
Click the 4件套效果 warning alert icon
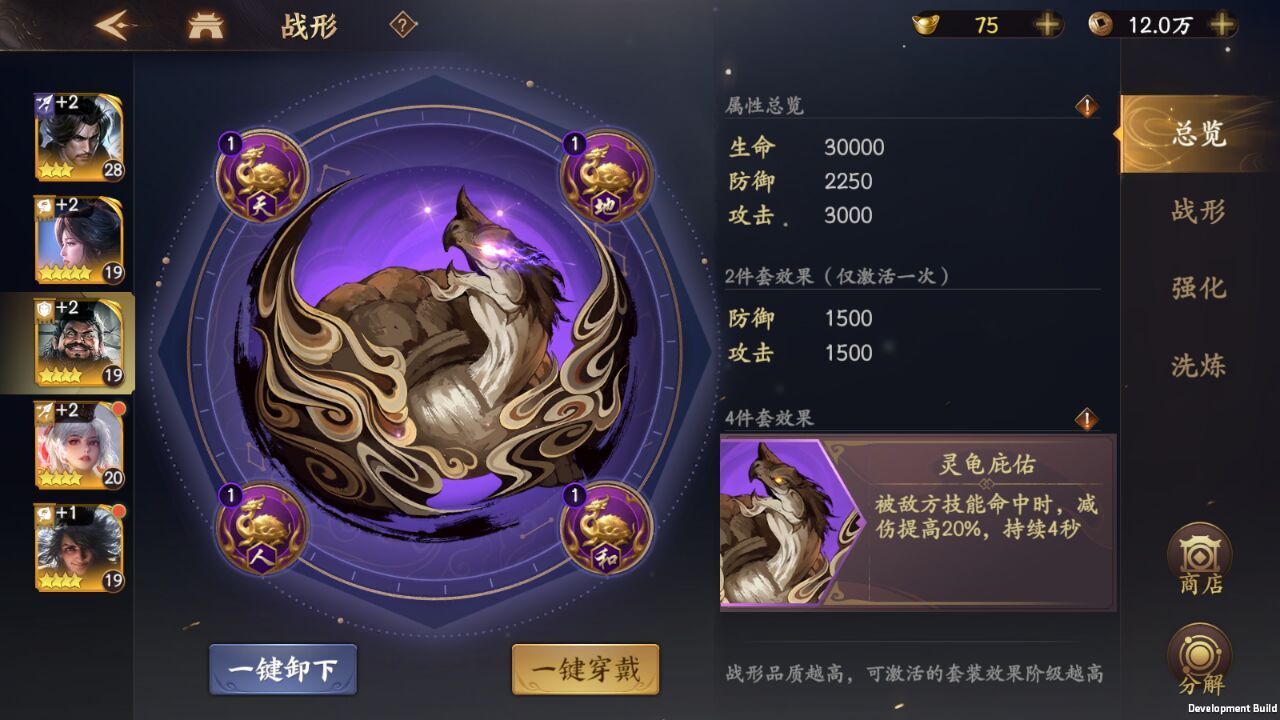1087,418
